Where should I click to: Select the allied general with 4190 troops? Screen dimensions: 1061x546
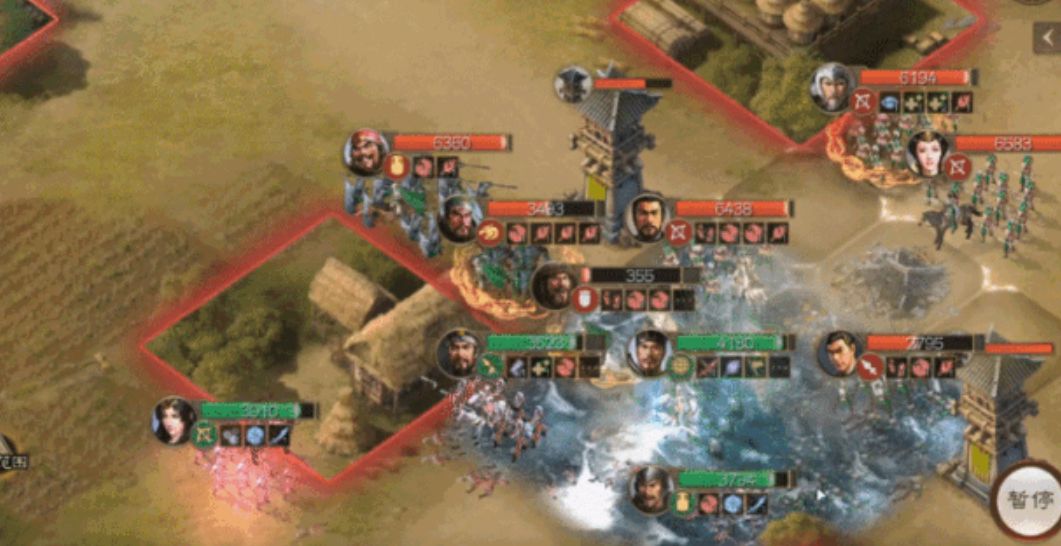pyautogui.click(x=650, y=353)
